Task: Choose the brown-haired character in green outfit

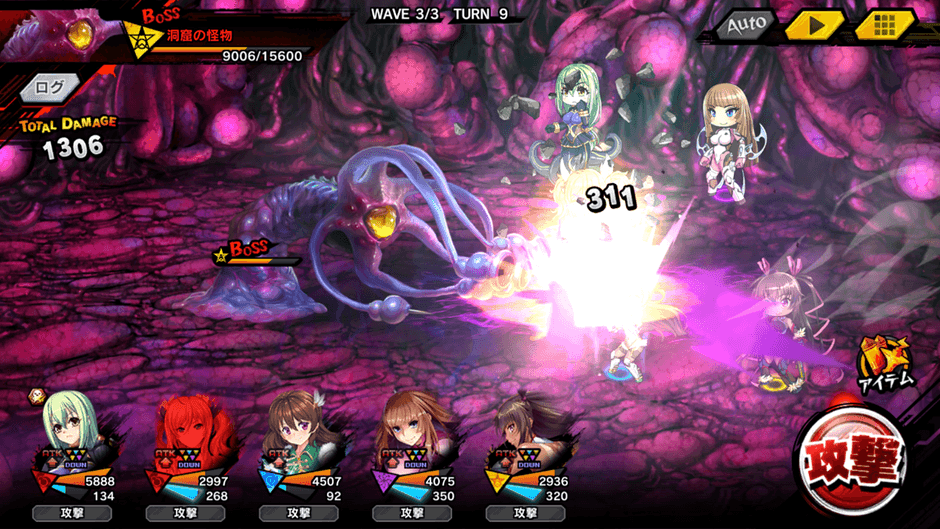Action: click(296, 437)
